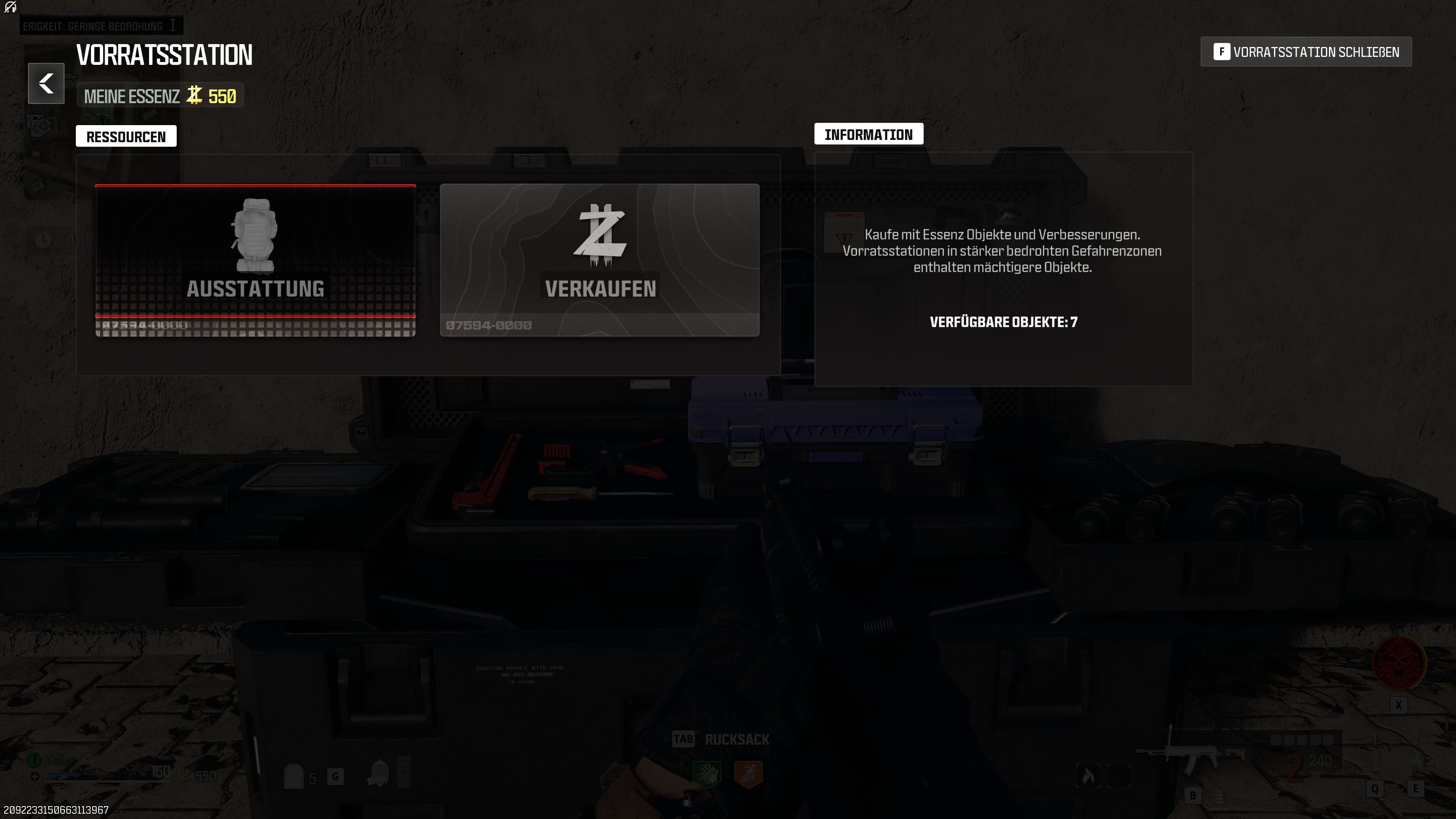Close the Vorratsstation menu
The image size is (1456, 819).
click(1305, 52)
